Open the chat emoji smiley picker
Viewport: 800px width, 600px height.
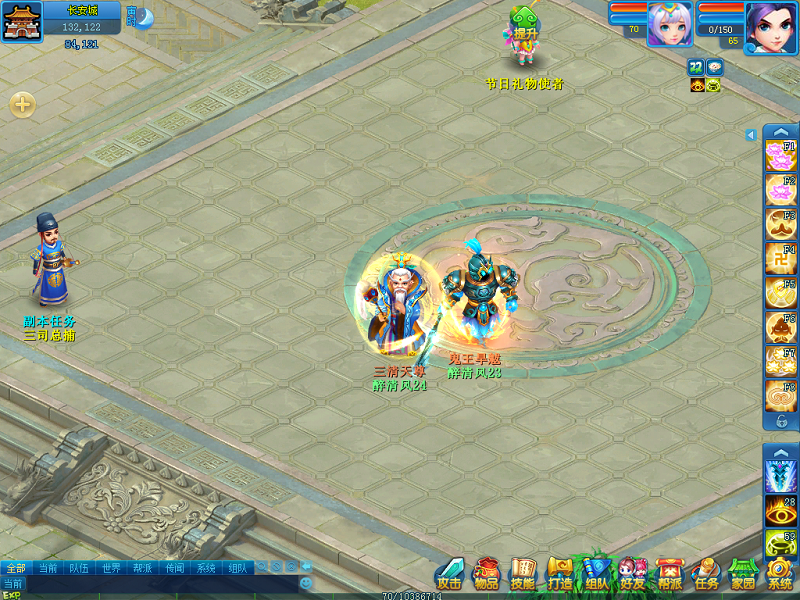pos(306,583)
